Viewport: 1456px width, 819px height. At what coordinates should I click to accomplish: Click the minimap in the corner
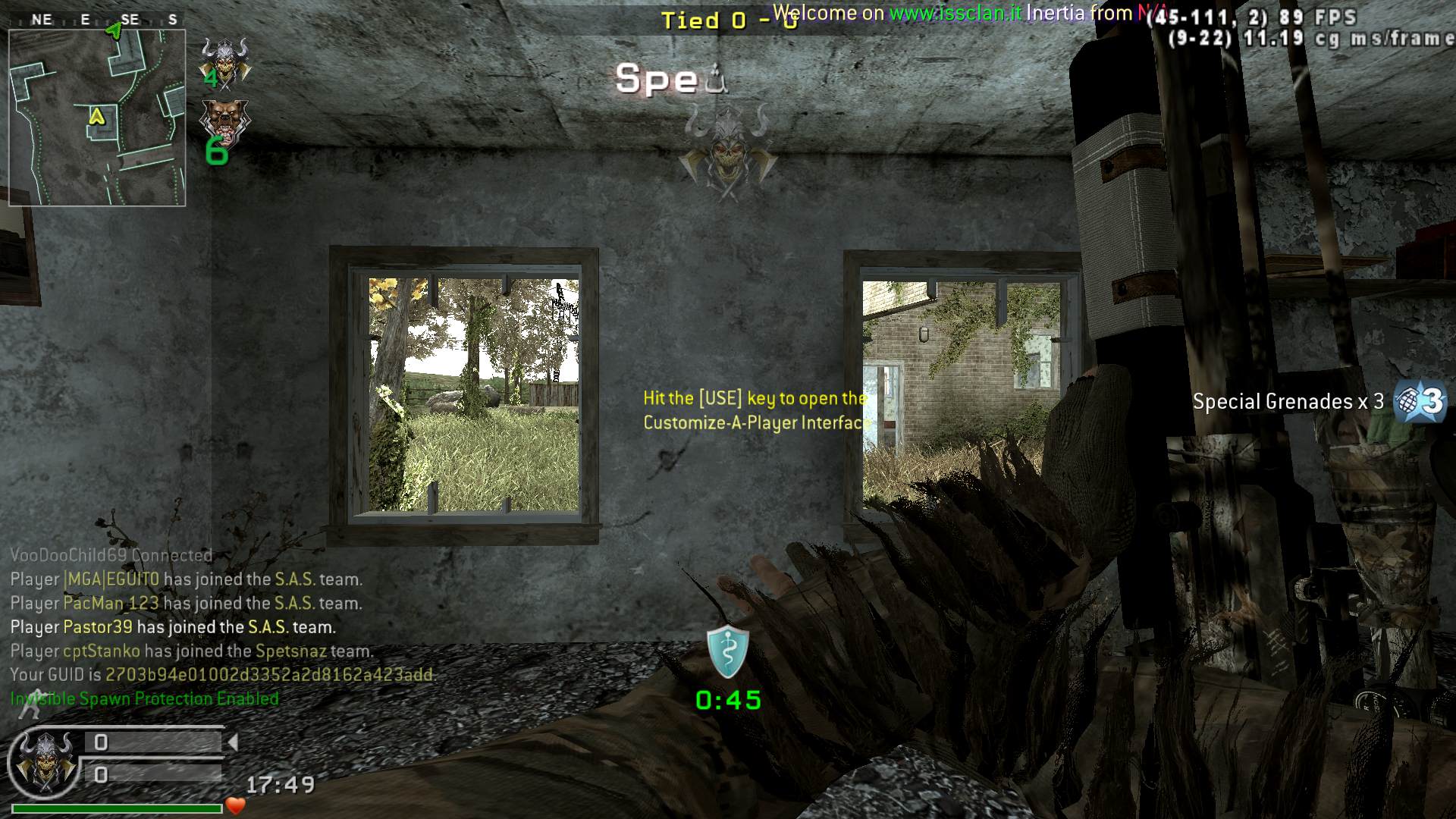97,118
